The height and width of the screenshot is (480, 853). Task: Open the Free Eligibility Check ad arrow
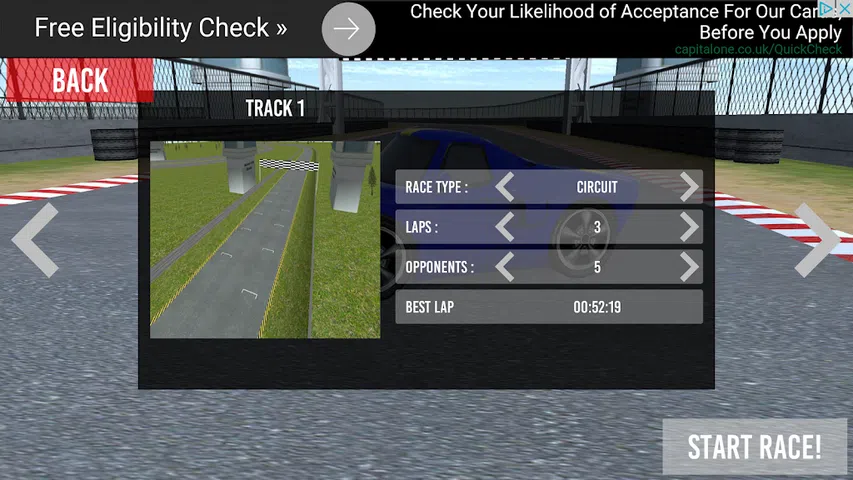coord(348,29)
